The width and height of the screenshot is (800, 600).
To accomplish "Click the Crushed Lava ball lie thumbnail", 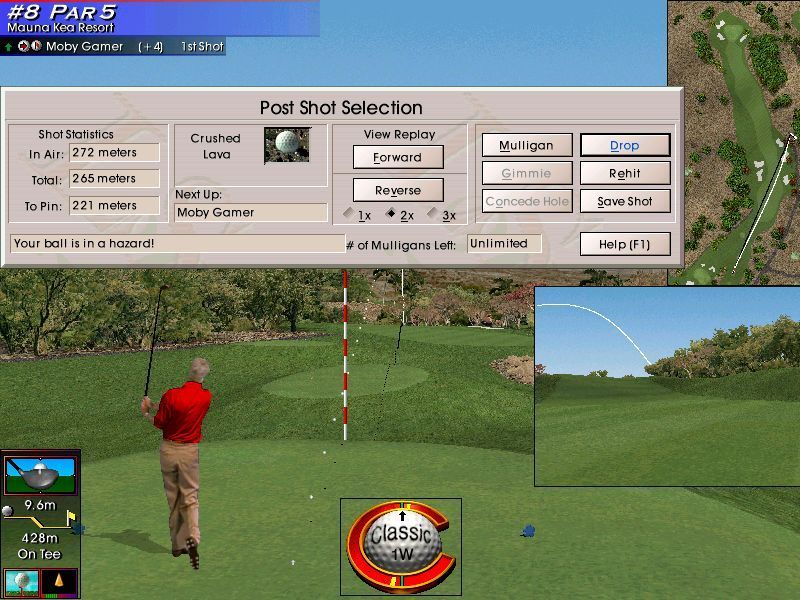I will point(287,145).
